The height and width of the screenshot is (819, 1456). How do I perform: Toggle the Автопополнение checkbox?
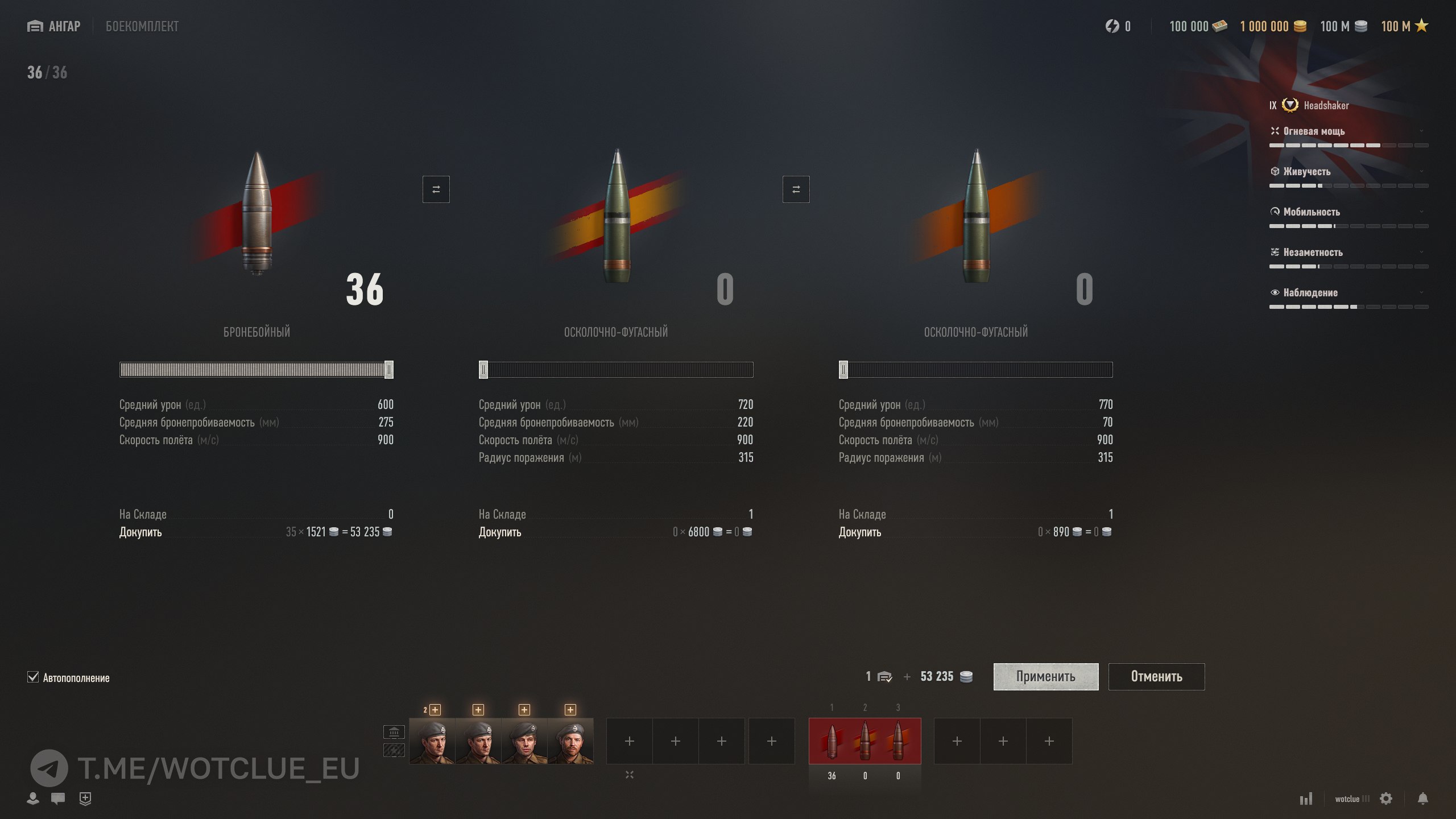tap(33, 677)
